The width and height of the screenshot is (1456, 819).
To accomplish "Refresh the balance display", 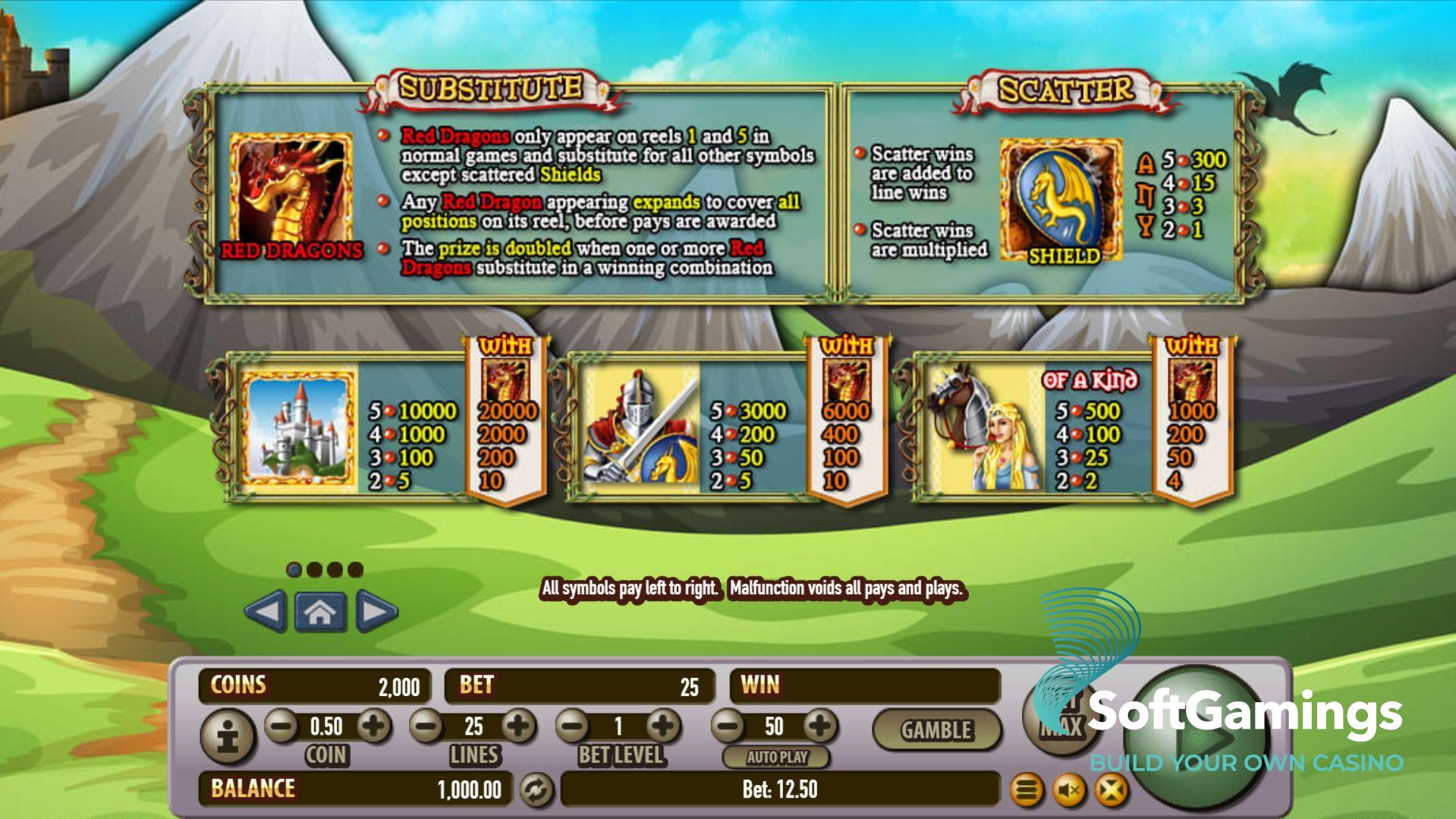I will pos(536,790).
